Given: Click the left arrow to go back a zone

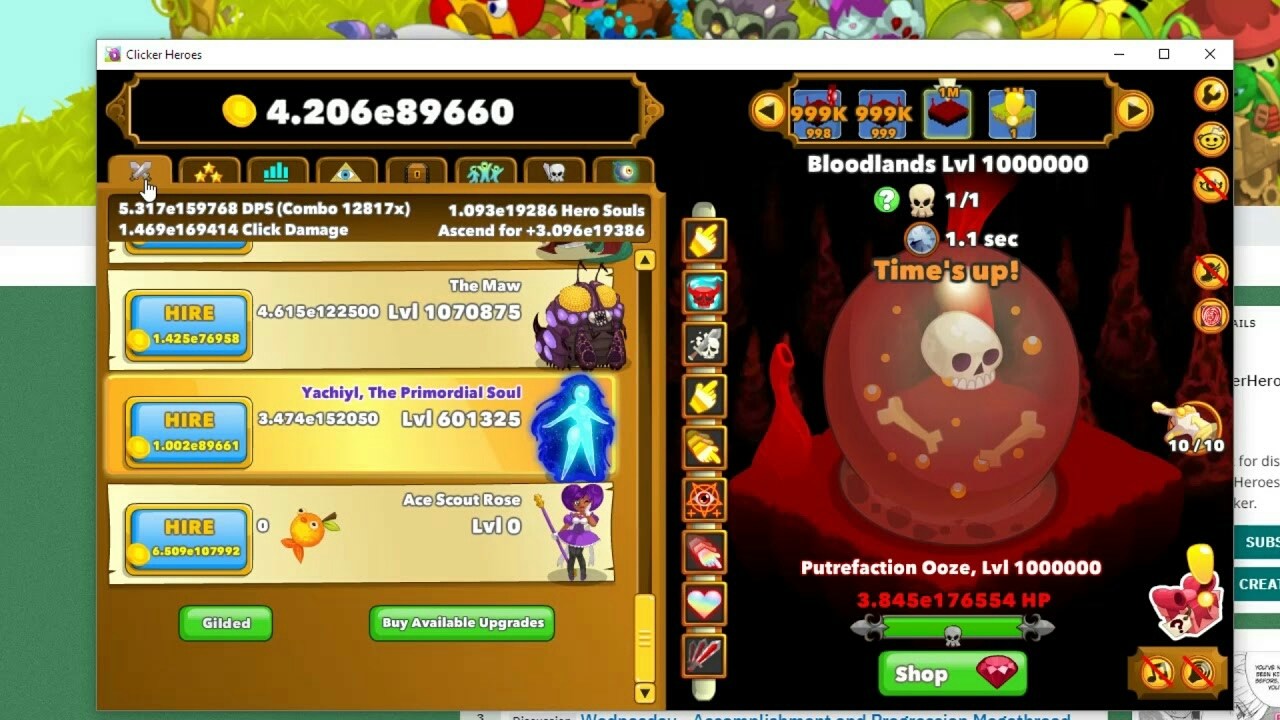Looking at the screenshot, I should 768,110.
